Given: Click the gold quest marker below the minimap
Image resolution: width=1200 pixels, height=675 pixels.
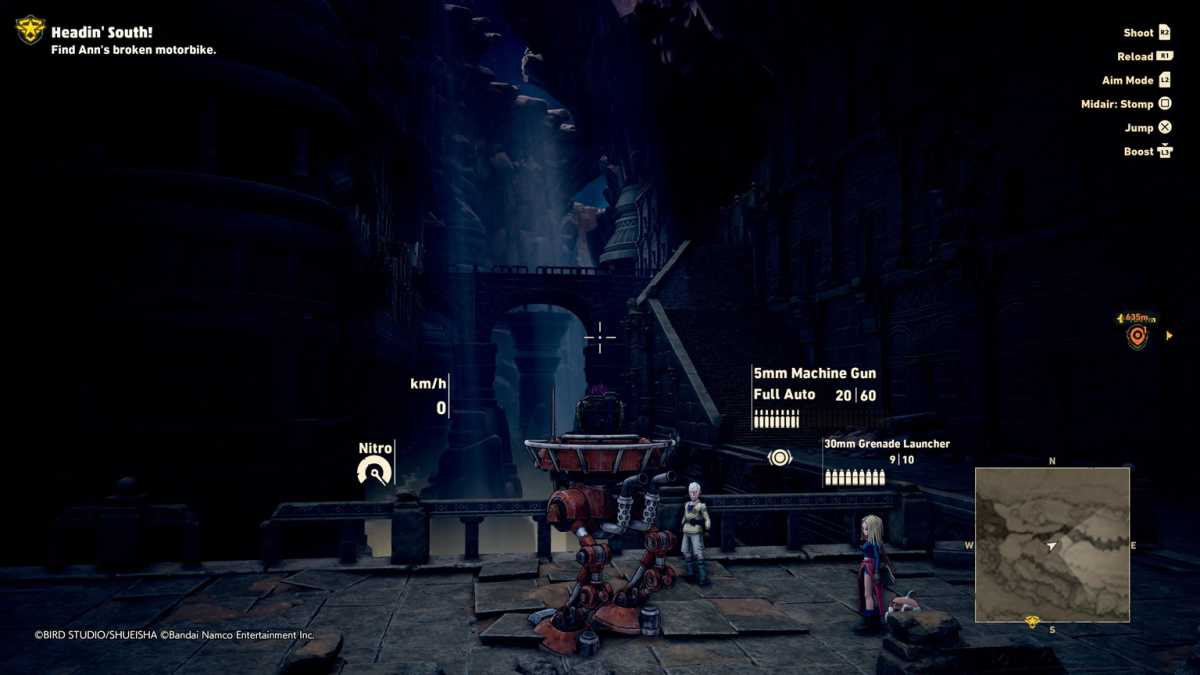Looking at the screenshot, I should [1032, 623].
